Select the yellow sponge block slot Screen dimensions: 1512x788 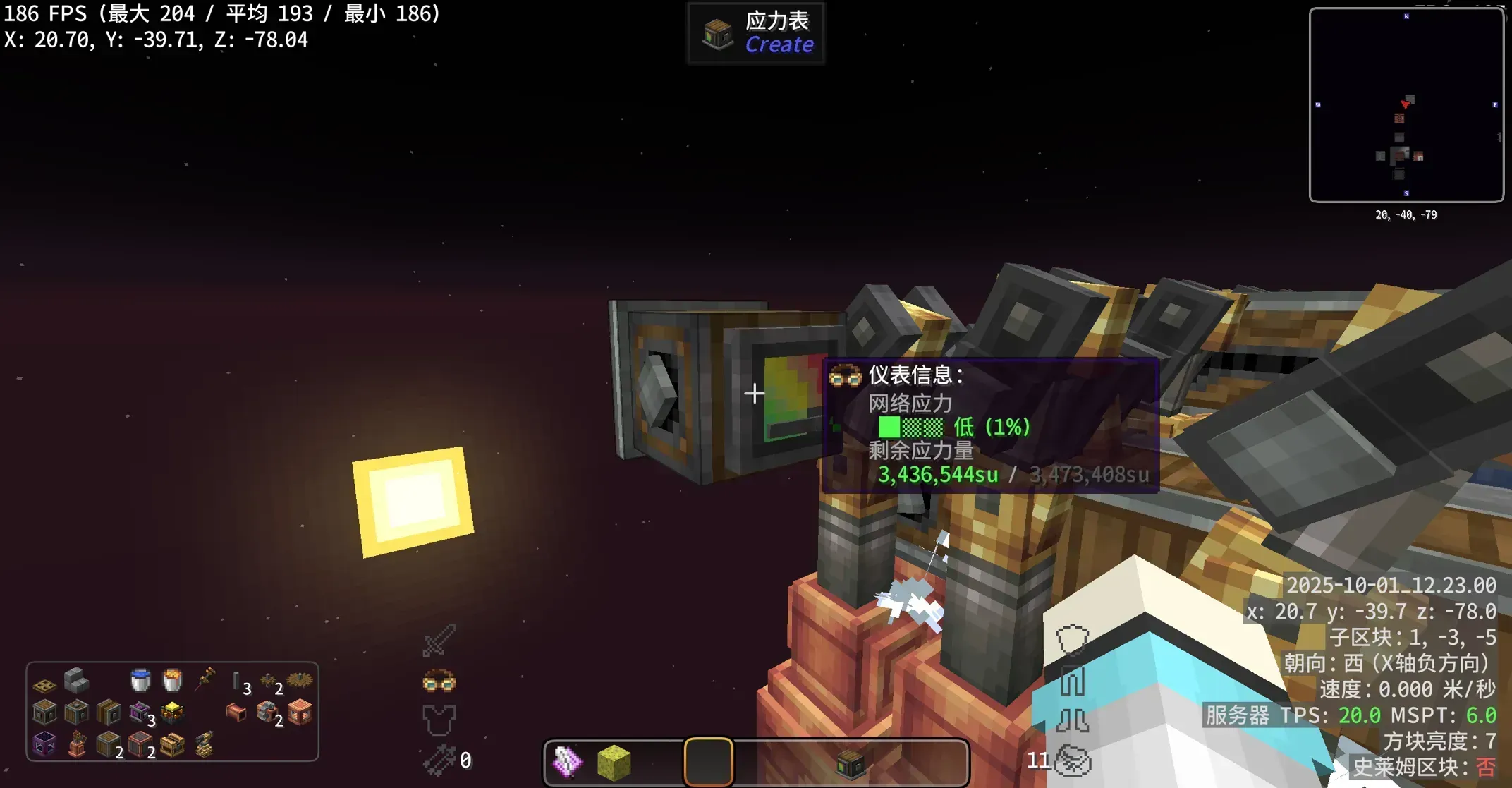(614, 763)
